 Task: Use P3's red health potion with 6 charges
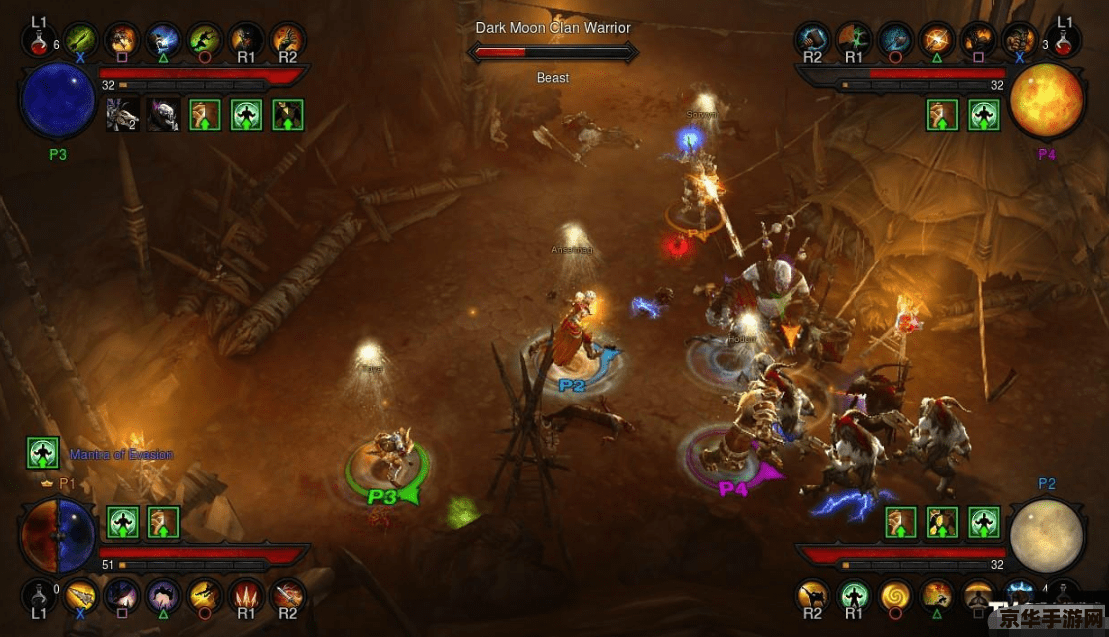39,41
